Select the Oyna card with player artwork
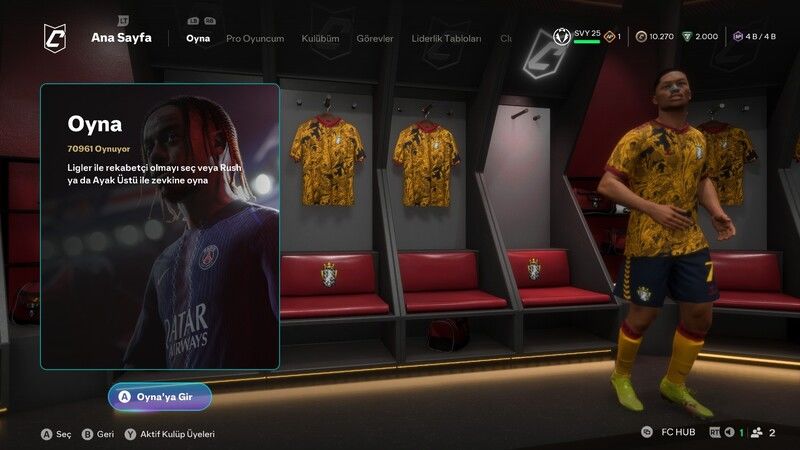800x450 pixels. click(x=160, y=226)
